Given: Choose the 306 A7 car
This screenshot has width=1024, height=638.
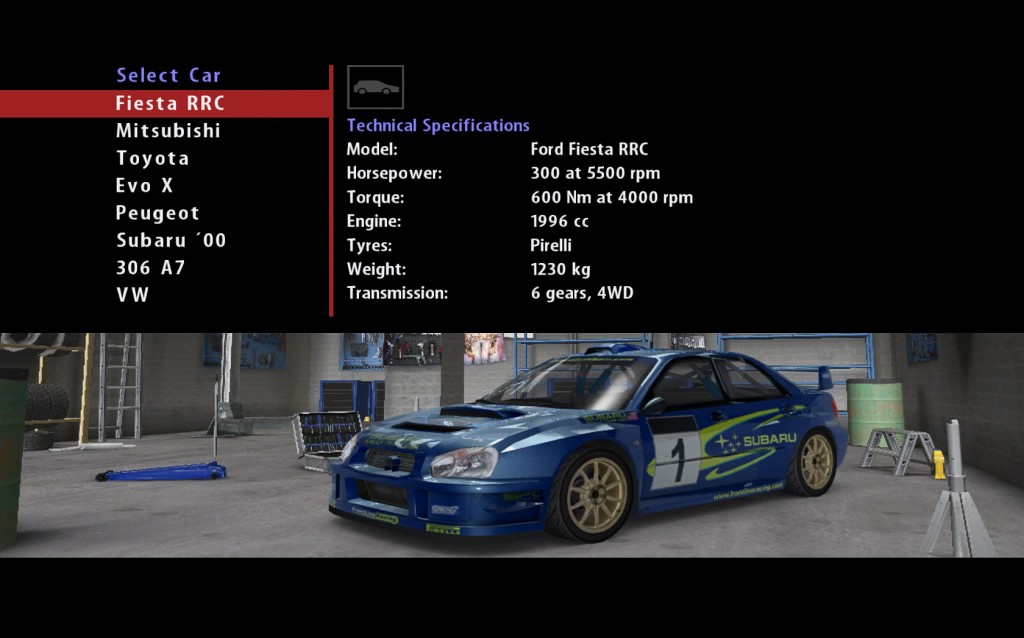Looking at the screenshot, I should pyautogui.click(x=150, y=268).
